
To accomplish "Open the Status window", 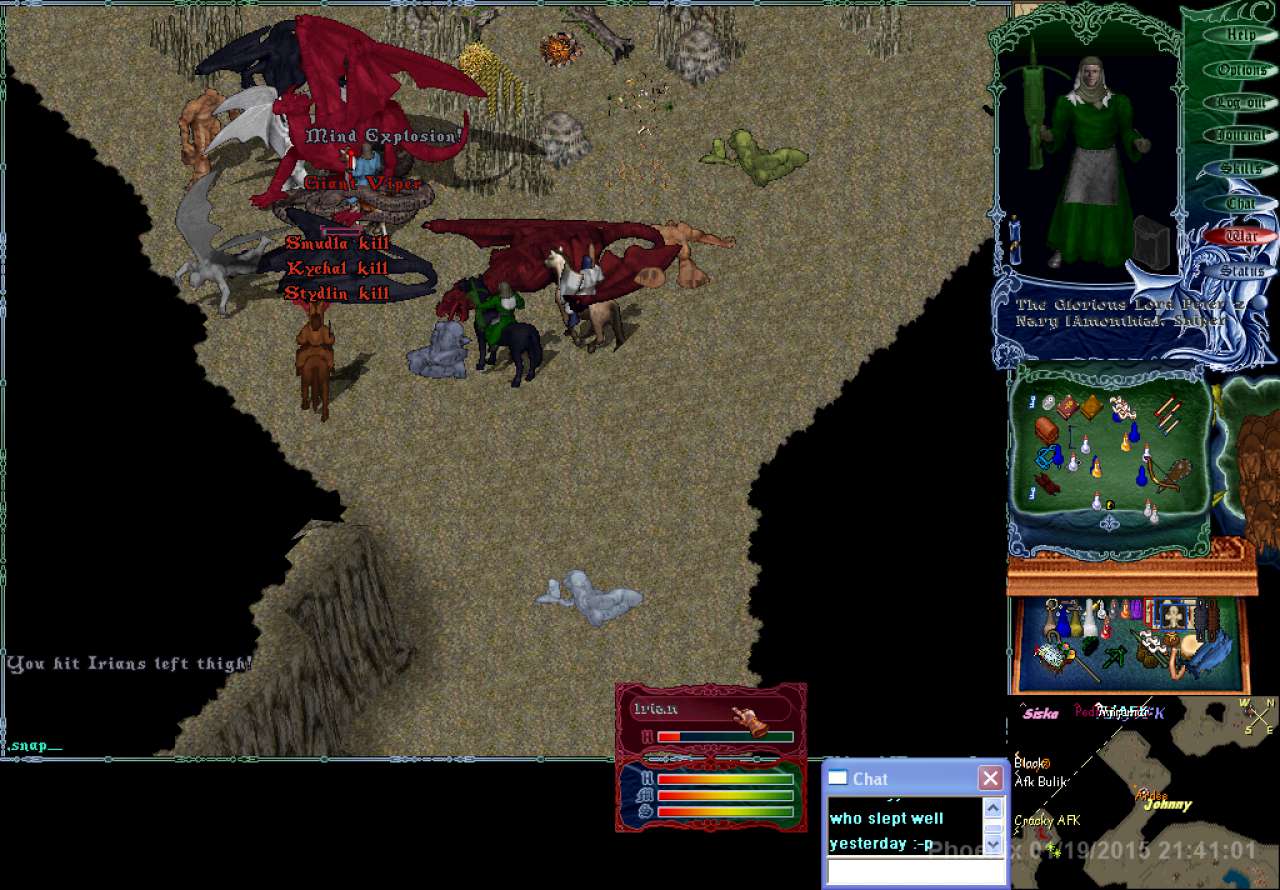I will pos(1241,271).
